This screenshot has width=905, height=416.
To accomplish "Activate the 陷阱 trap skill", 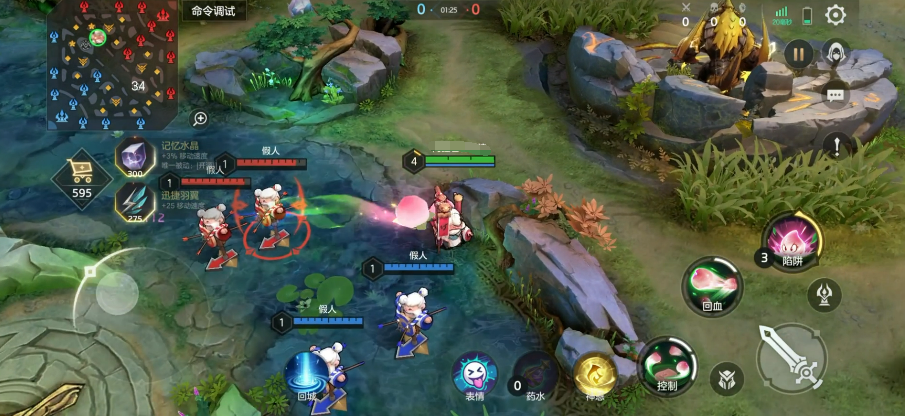I will click(792, 241).
